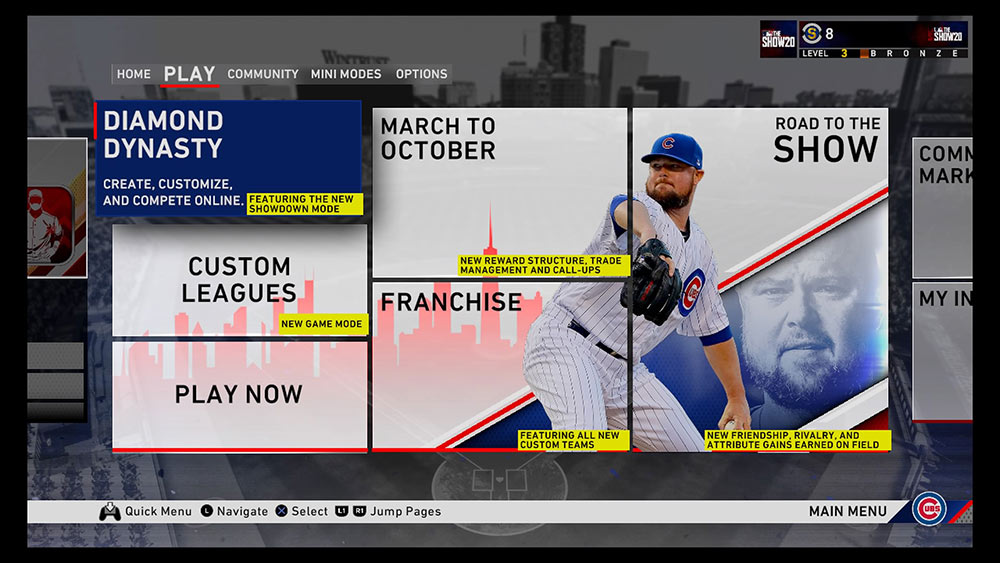Open the player level profile banner
Screen dimensions: 1000x563
pyautogui.click(x=864, y=39)
